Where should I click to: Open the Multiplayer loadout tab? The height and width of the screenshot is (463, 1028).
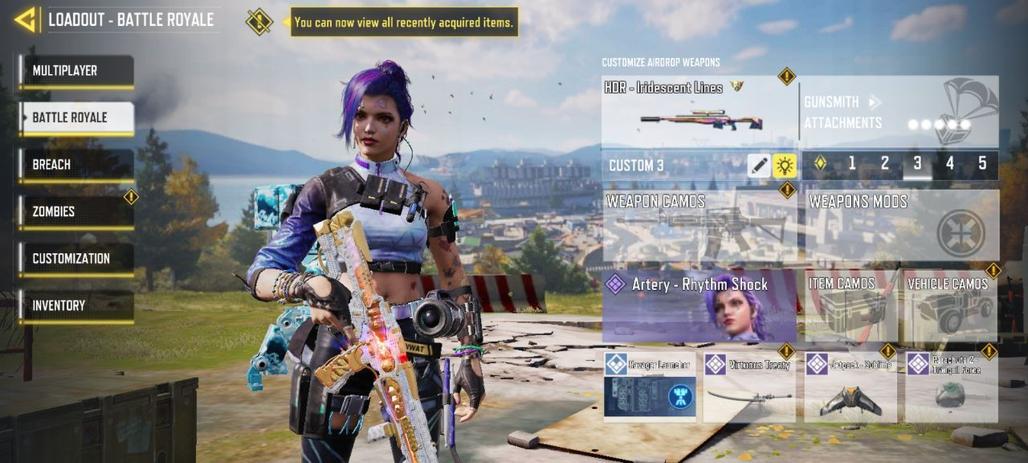[76, 71]
